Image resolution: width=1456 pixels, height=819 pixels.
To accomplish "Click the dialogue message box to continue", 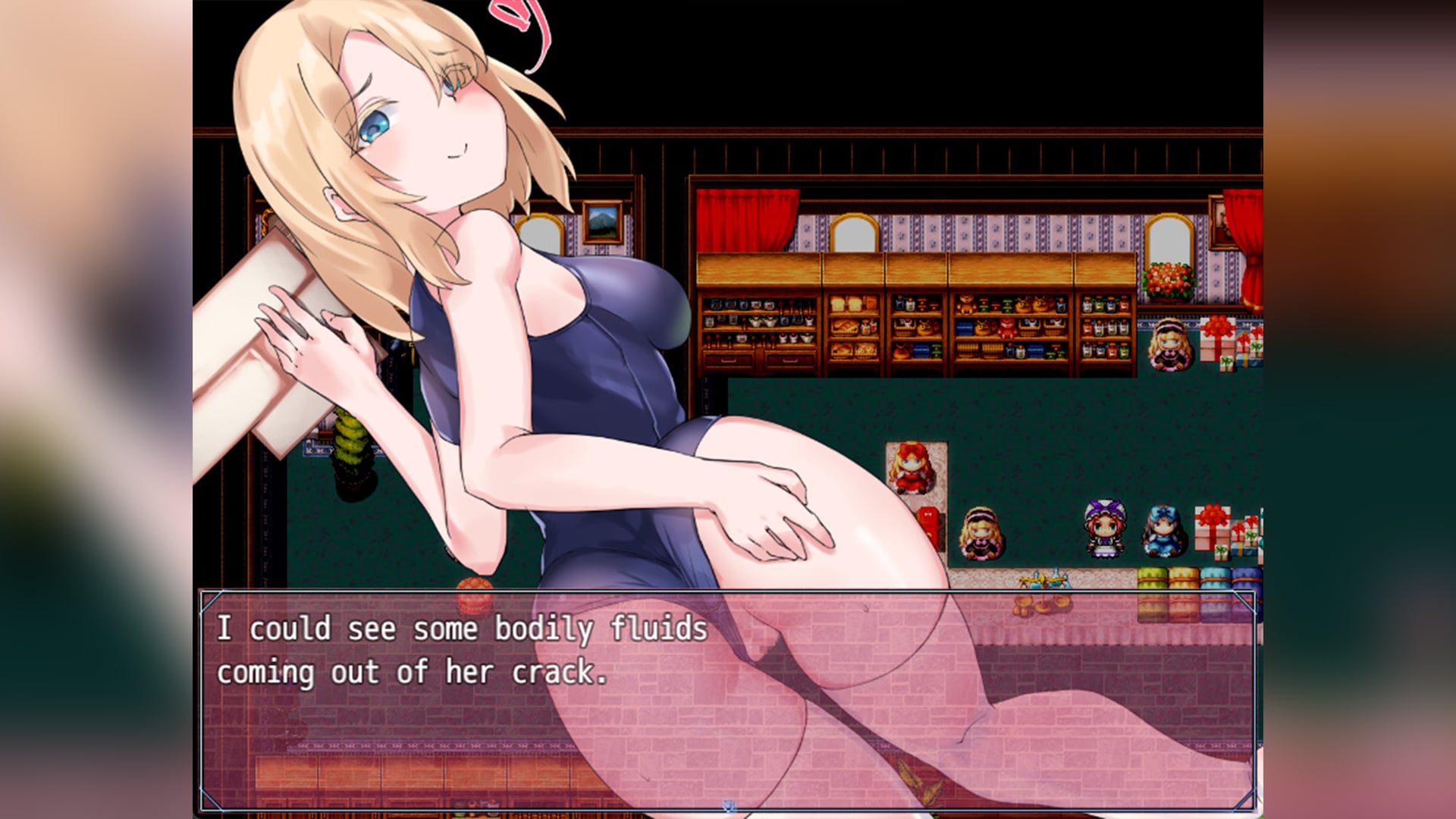I will pos(728,701).
